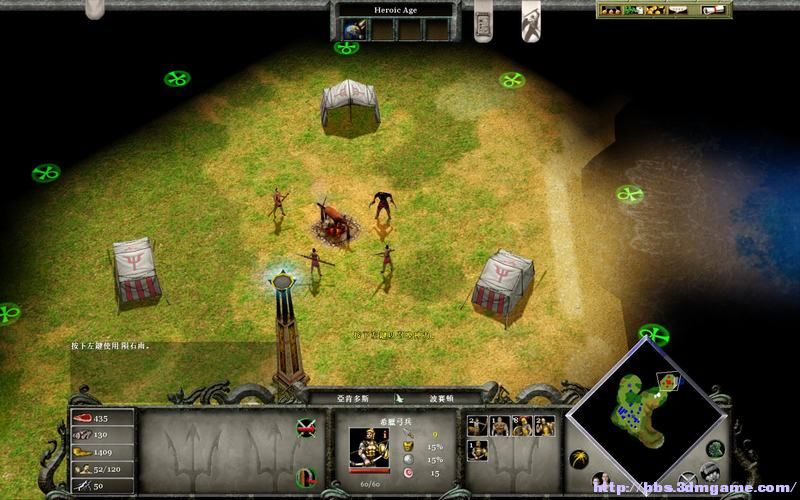Activate the meteor god power icon
The image size is (800, 500).
click(x=352, y=30)
